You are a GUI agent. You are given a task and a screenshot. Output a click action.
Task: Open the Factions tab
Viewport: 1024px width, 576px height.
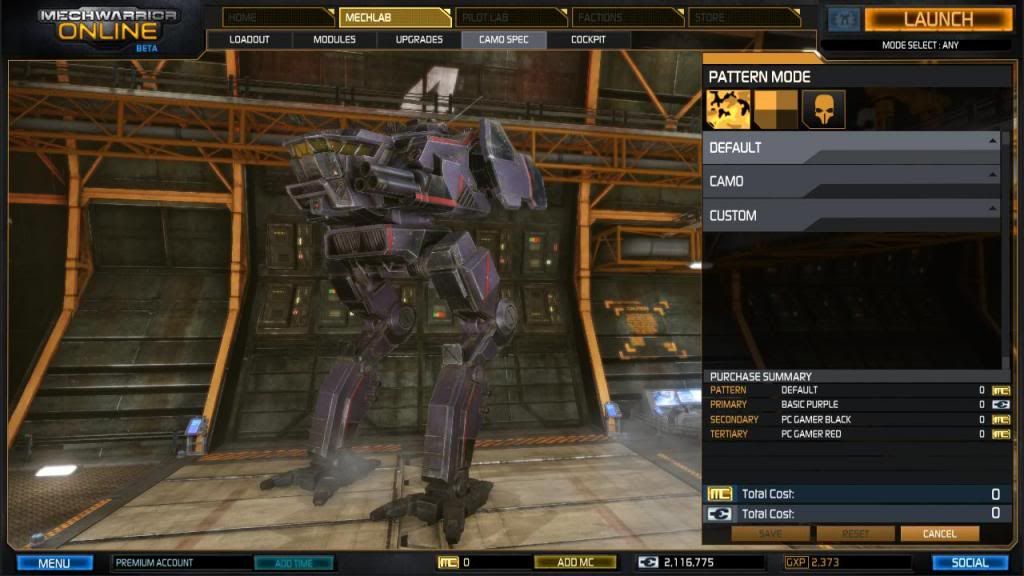[626, 17]
